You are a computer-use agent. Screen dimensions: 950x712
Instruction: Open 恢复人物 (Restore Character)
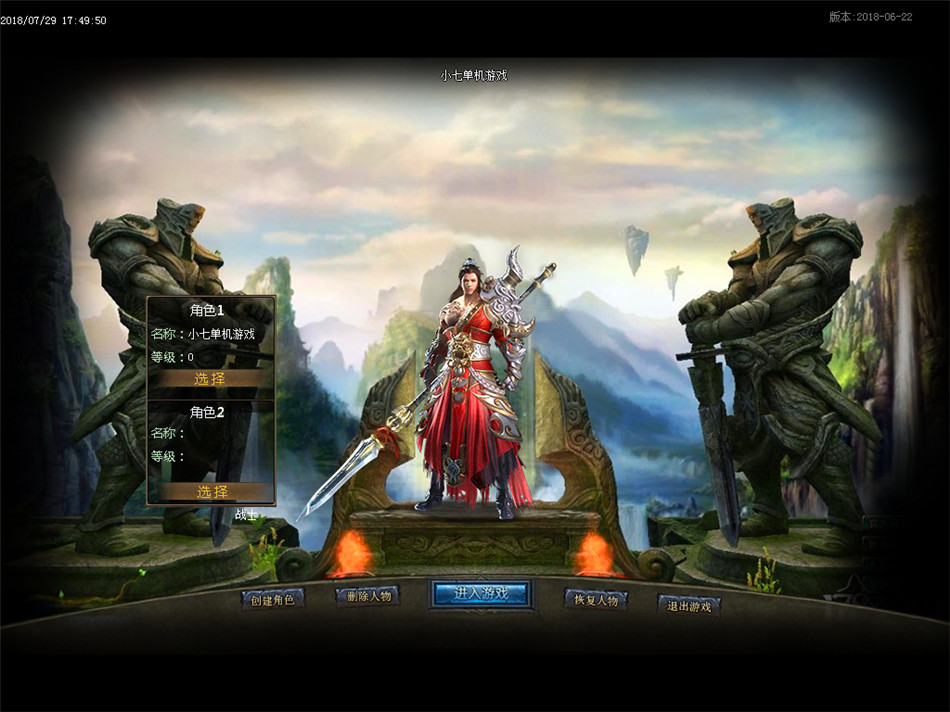point(596,599)
